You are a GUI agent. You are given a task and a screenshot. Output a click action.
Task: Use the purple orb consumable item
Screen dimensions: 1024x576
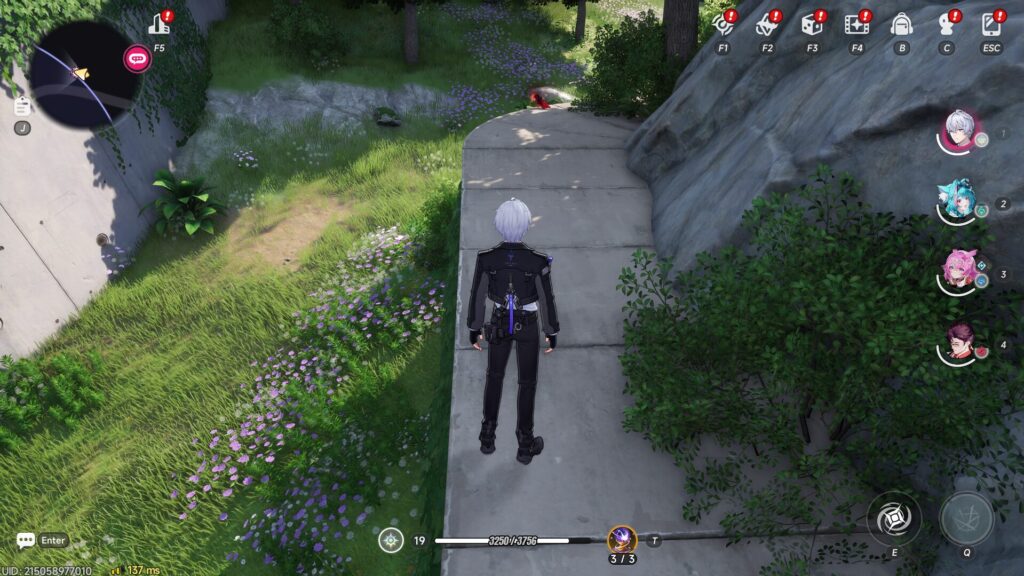coord(622,540)
